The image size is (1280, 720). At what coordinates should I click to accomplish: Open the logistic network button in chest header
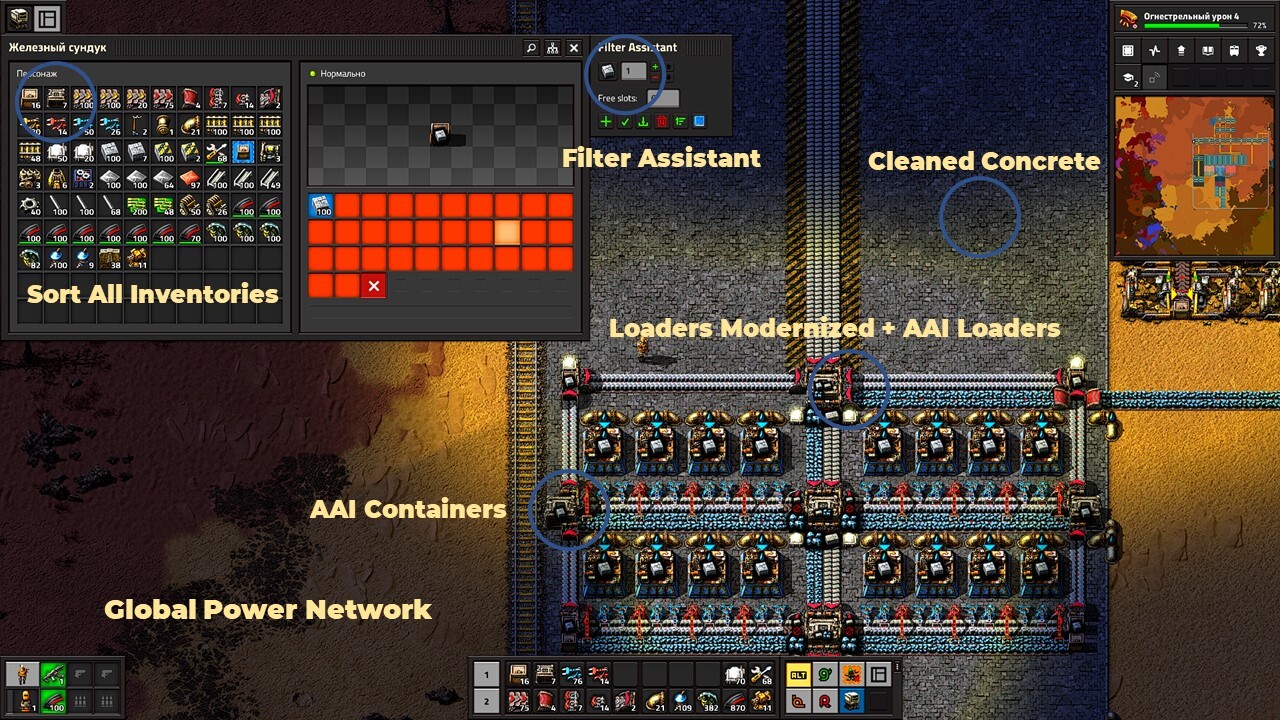tap(552, 48)
